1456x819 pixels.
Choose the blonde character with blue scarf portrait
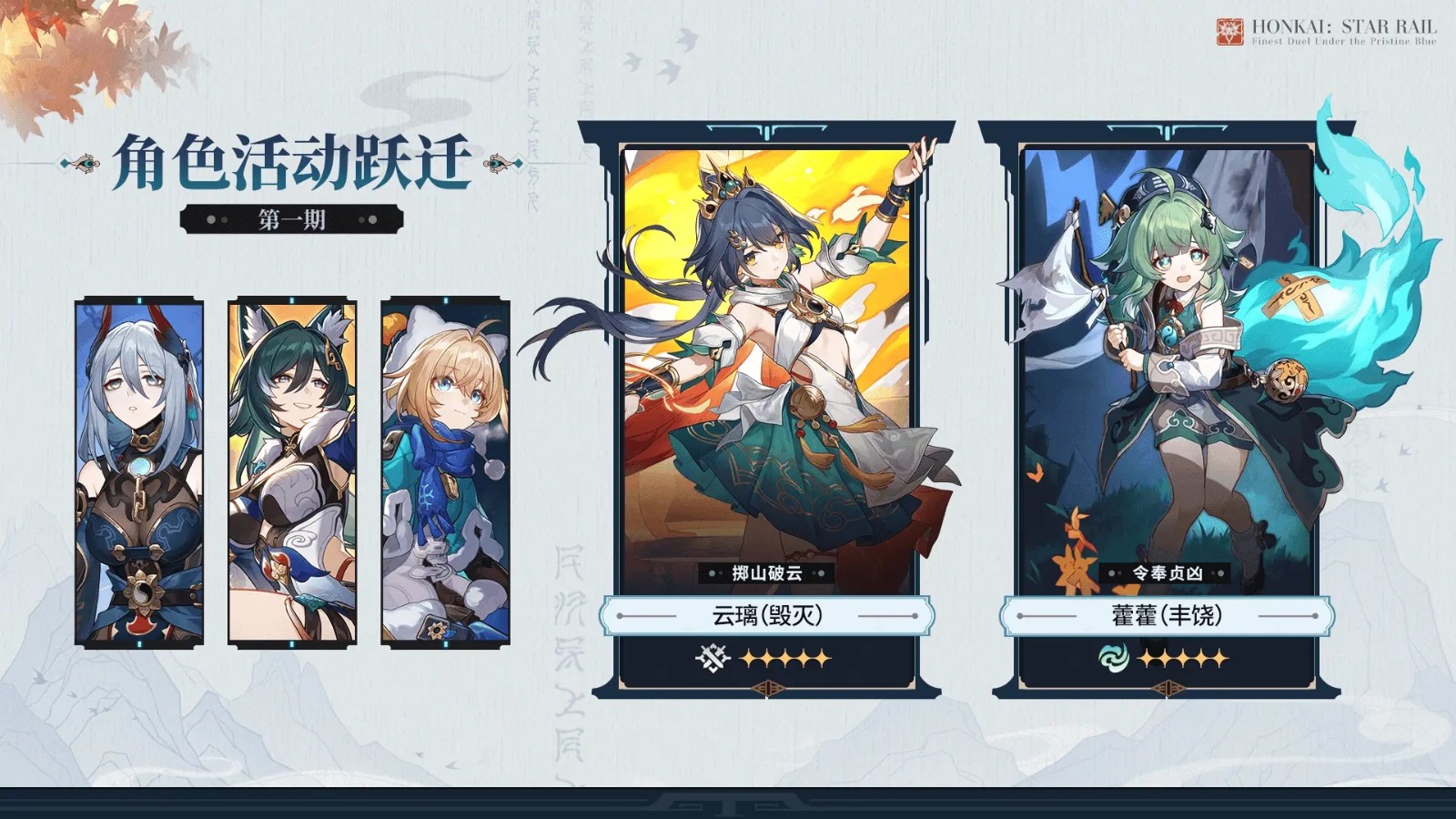click(x=445, y=471)
